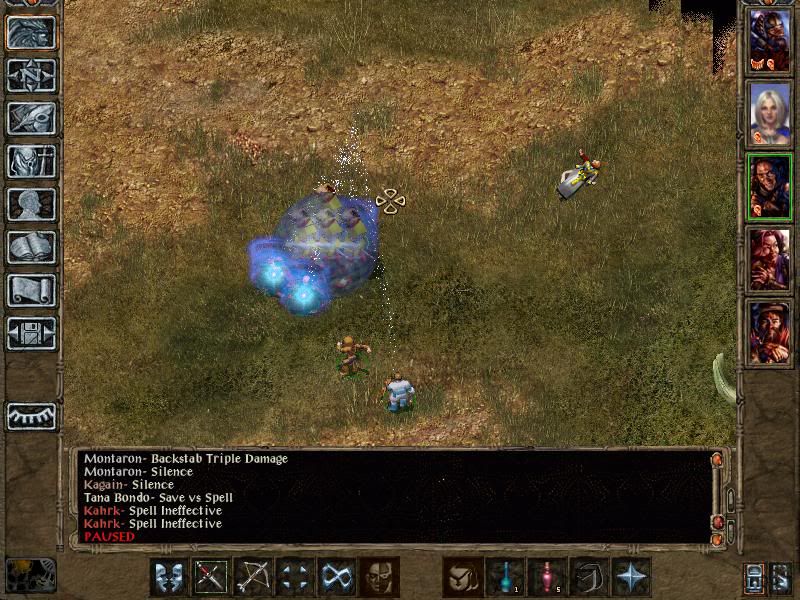
Task: Choose the crossed swords weapon slot
Action: tap(211, 577)
